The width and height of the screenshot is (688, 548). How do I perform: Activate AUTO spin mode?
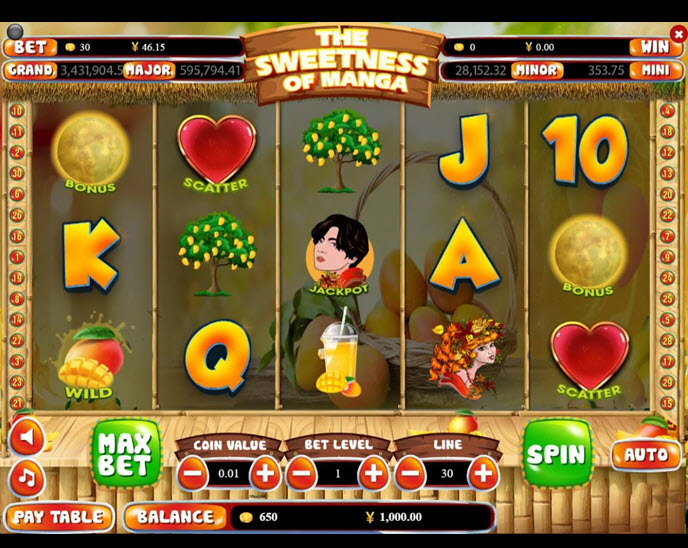pyautogui.click(x=645, y=454)
